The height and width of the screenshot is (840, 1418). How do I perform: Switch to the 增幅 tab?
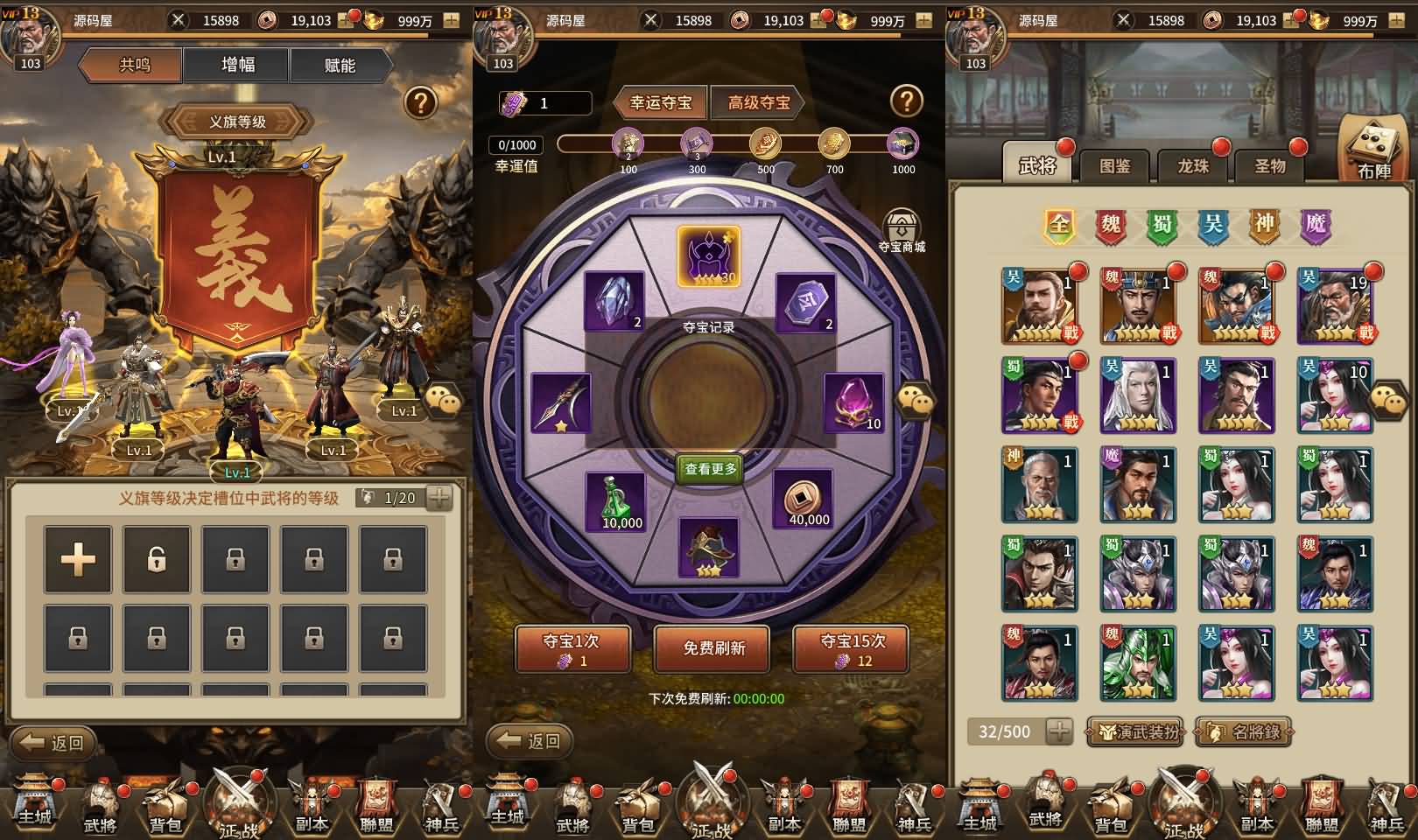237,65
